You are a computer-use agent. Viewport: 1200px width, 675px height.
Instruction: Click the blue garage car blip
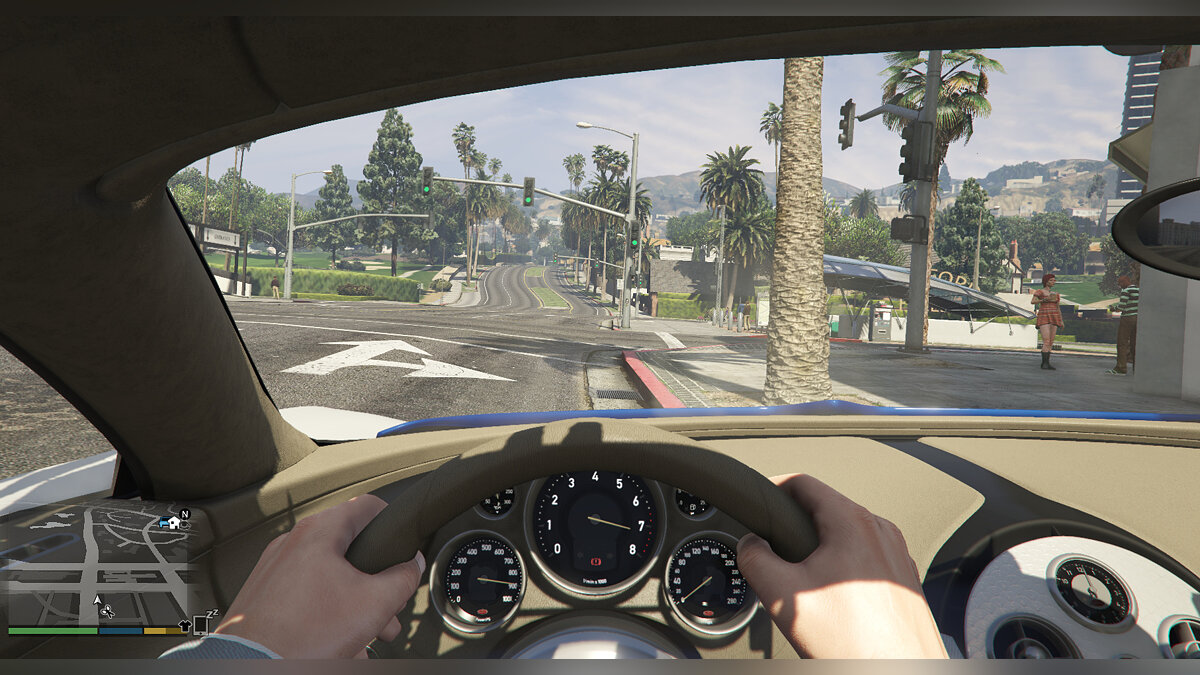163,523
